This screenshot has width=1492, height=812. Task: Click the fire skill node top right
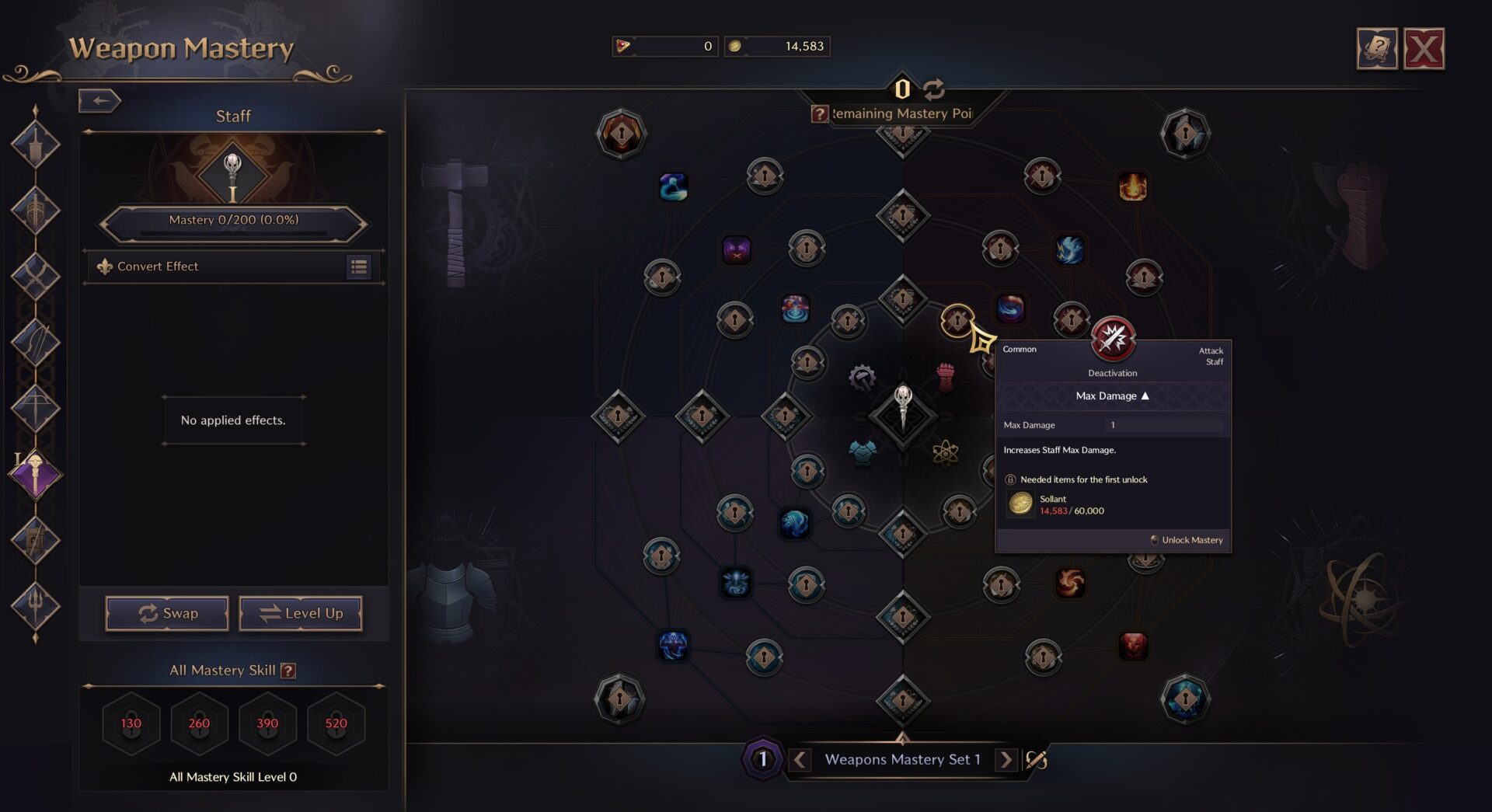pyautogui.click(x=1133, y=186)
